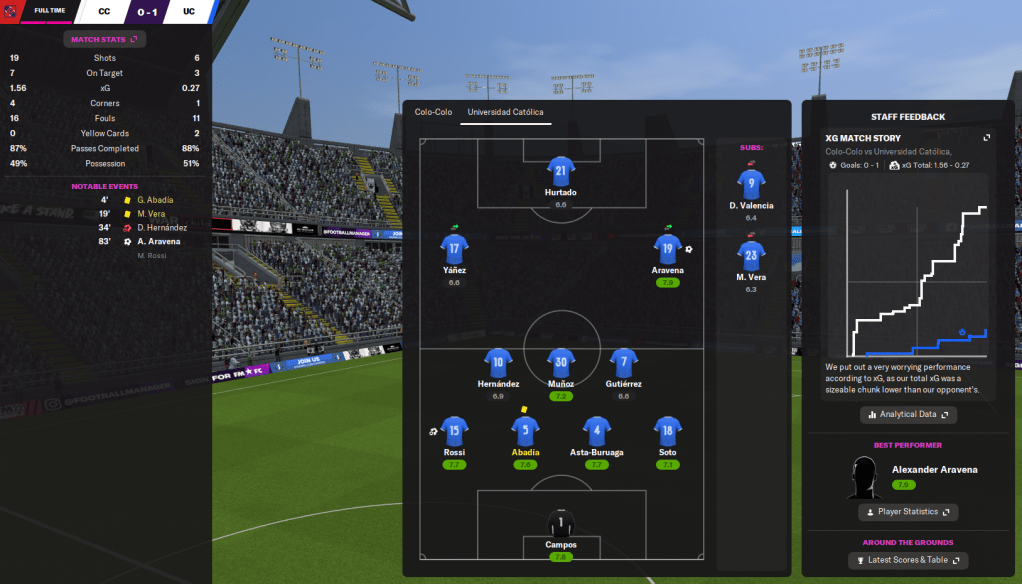Screen dimensions: 1022x584
Task: Open the Match Stats panel
Action: tap(105, 39)
